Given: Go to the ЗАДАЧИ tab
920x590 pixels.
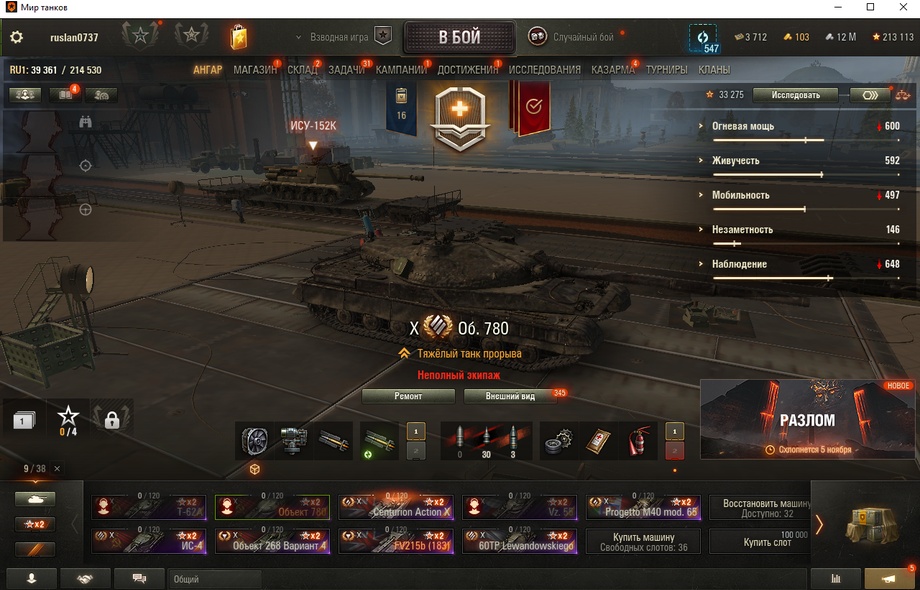Looking at the screenshot, I should pyautogui.click(x=346, y=70).
